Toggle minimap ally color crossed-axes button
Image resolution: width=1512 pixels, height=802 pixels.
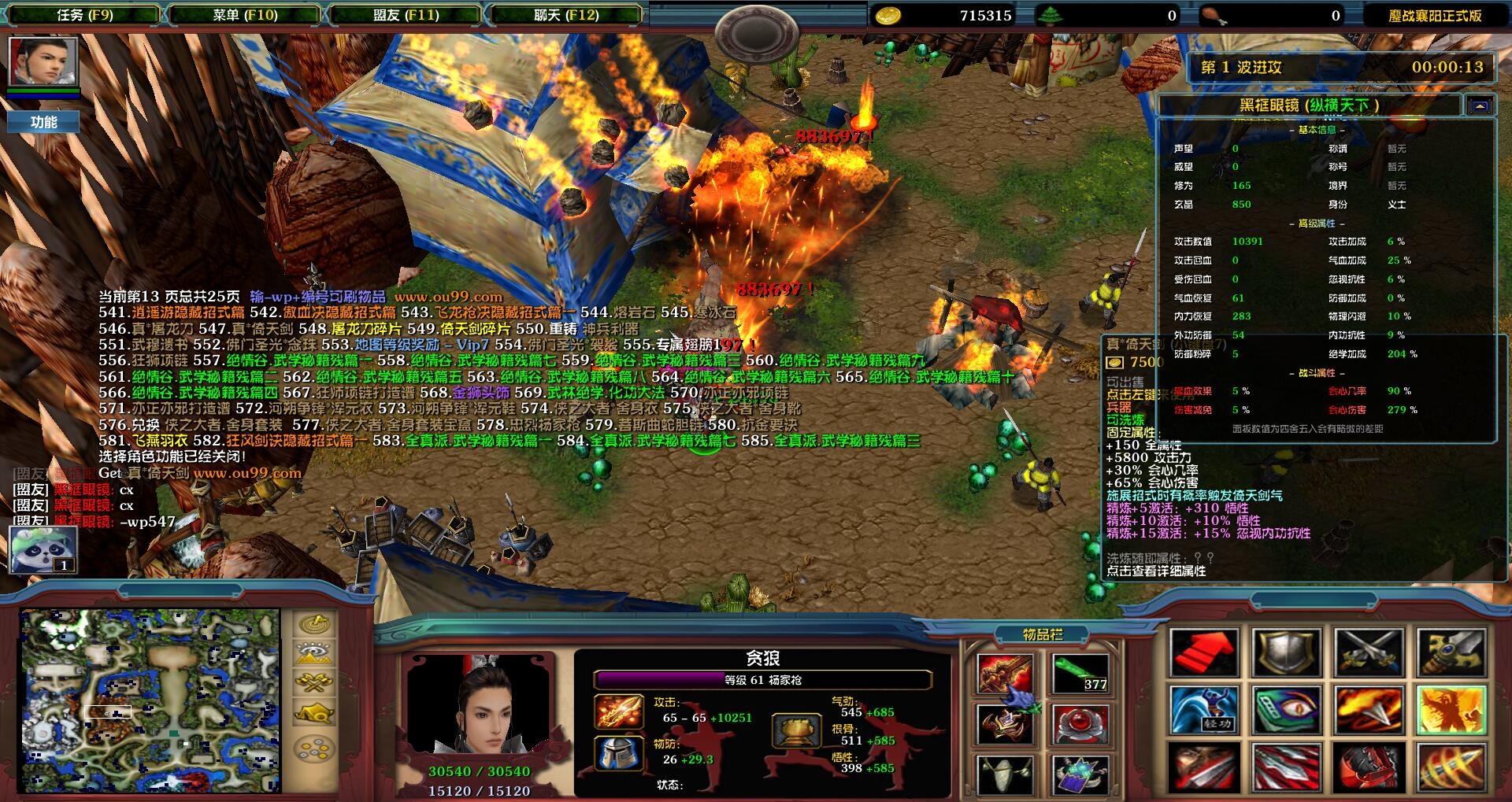tap(314, 682)
